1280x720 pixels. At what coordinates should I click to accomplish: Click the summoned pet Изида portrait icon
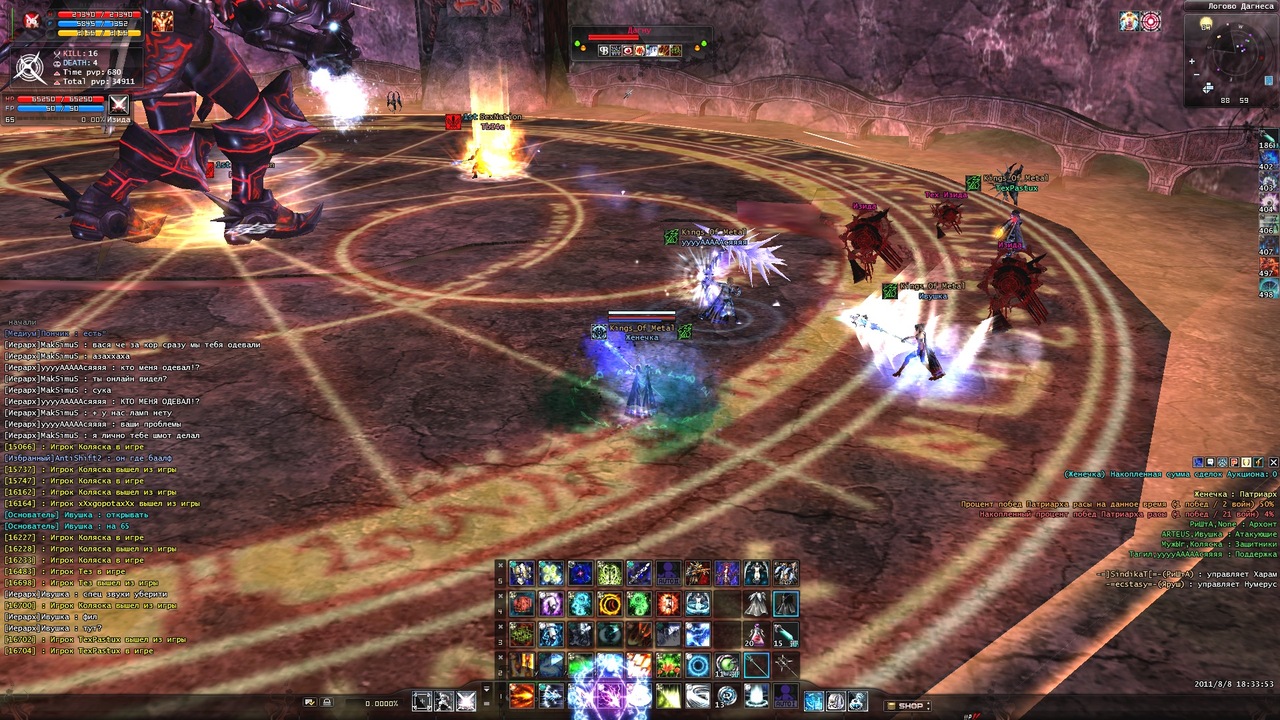click(x=119, y=105)
